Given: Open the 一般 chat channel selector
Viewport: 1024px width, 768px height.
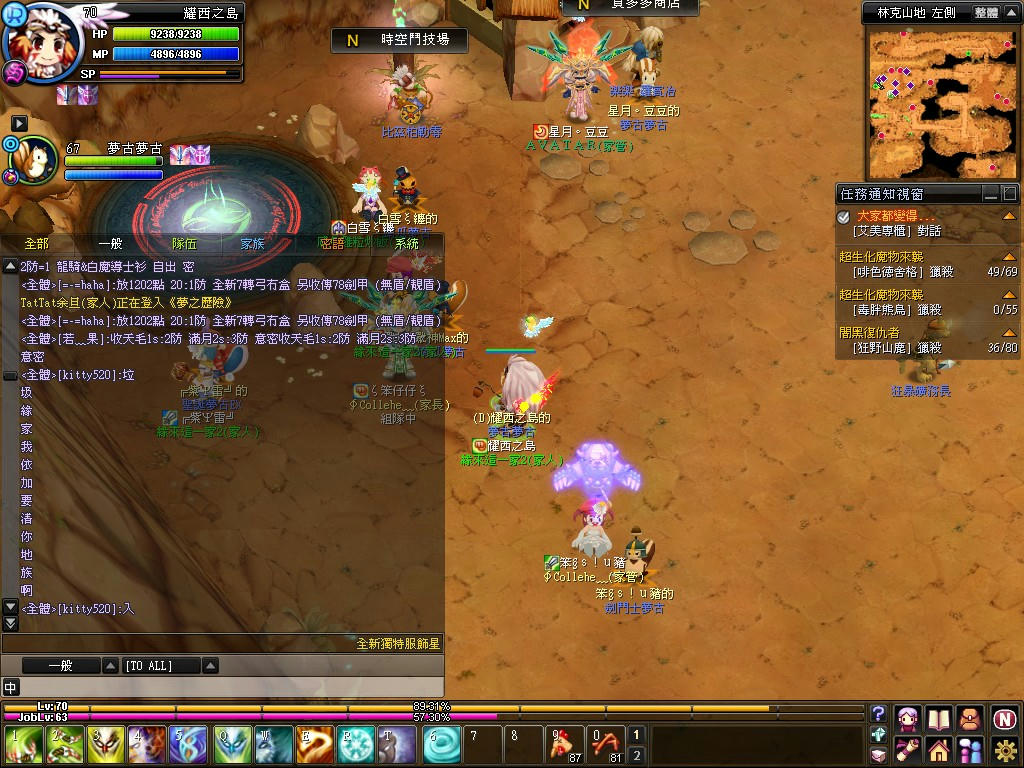Looking at the screenshot, I should tap(109, 665).
